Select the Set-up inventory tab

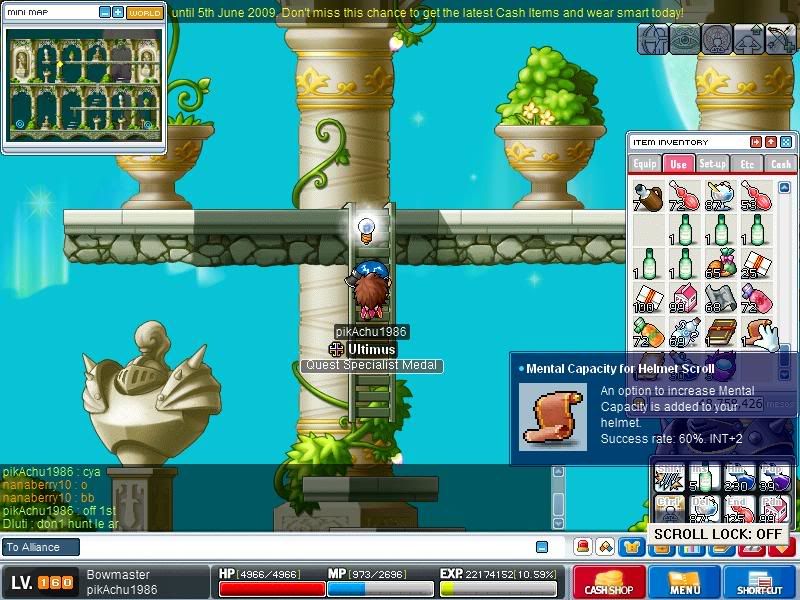[x=712, y=164]
